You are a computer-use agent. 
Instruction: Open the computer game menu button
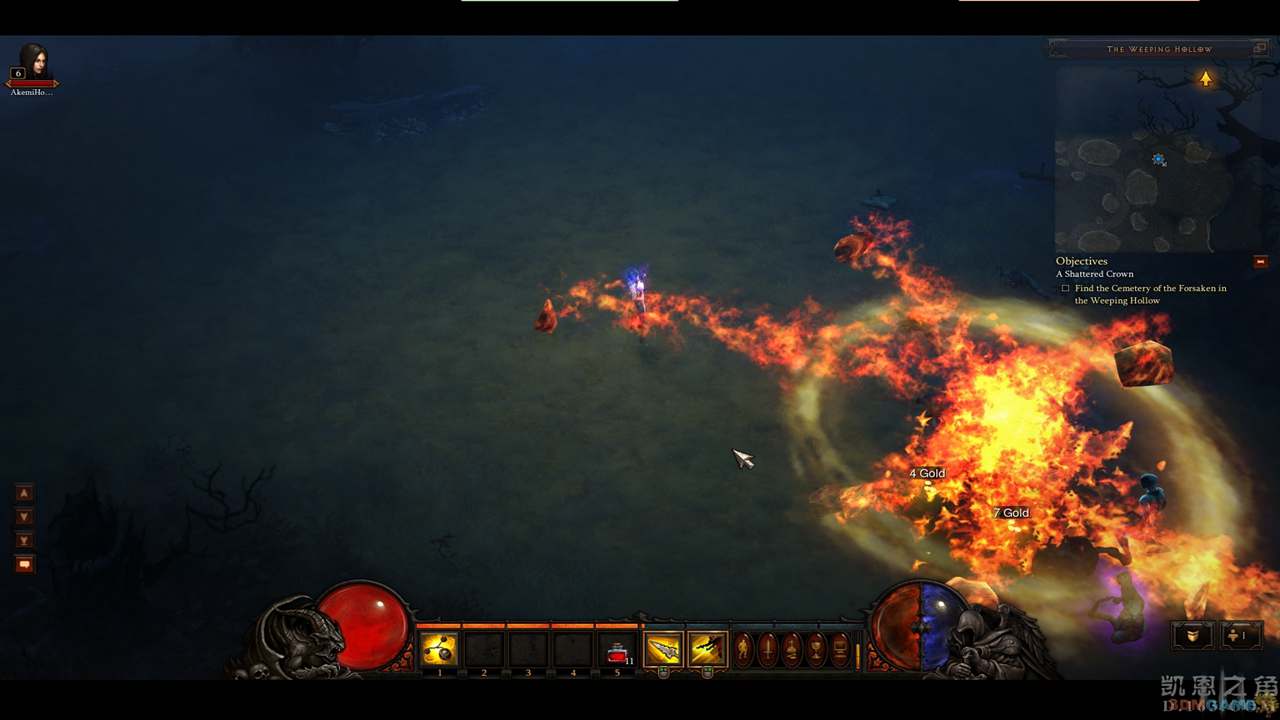(840, 649)
